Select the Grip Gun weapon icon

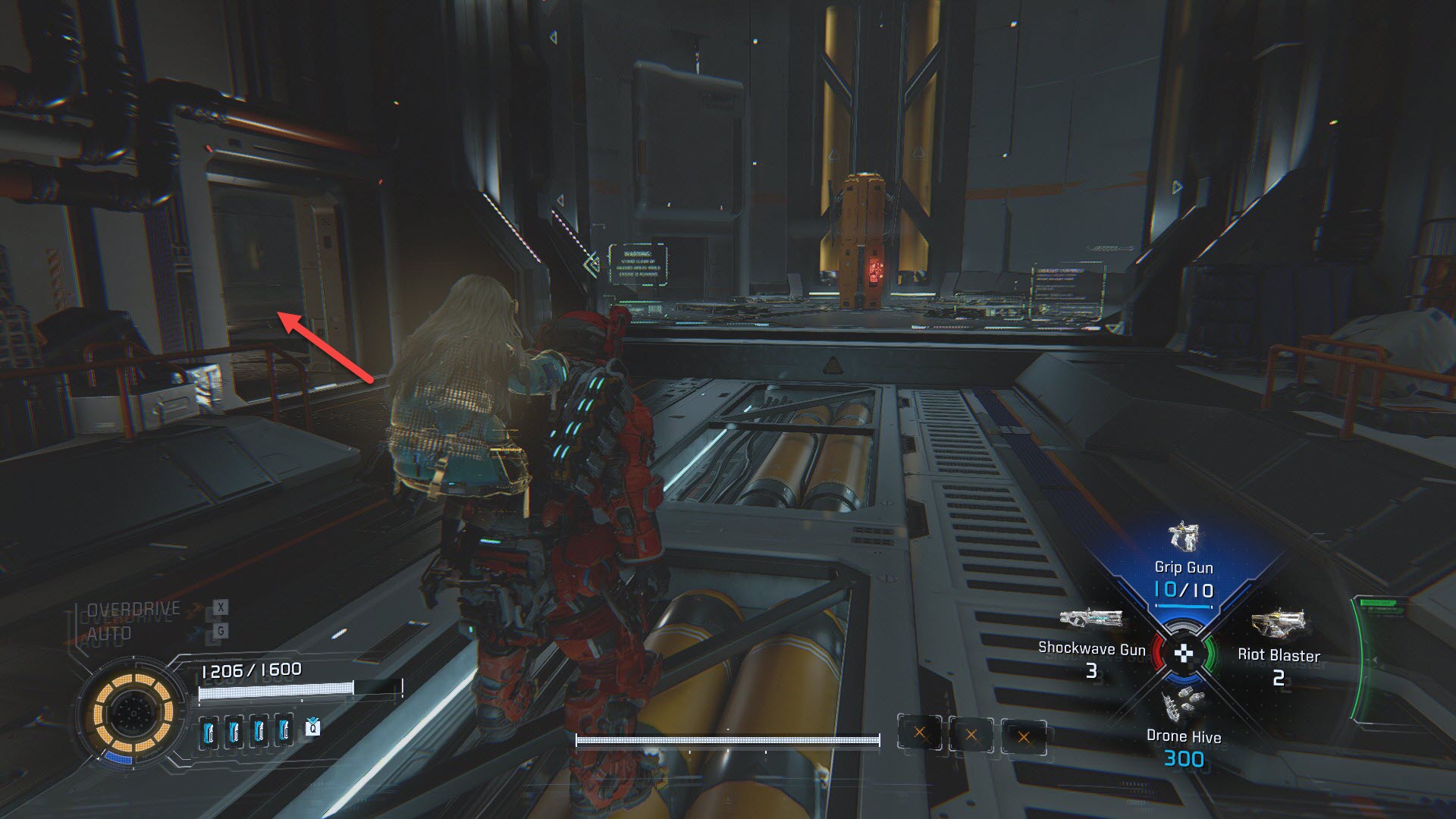click(1183, 537)
